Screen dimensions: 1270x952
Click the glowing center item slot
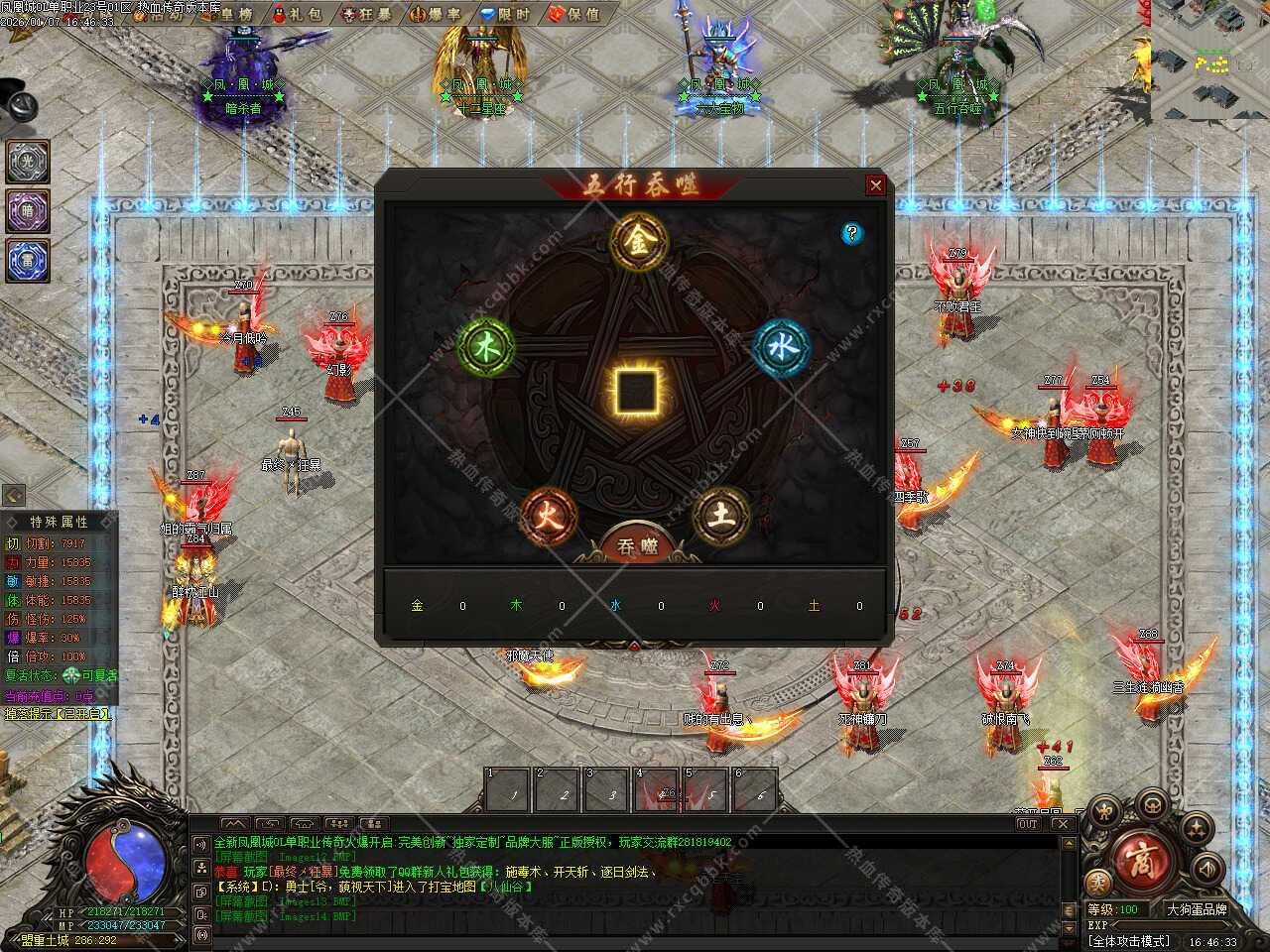coord(634,391)
